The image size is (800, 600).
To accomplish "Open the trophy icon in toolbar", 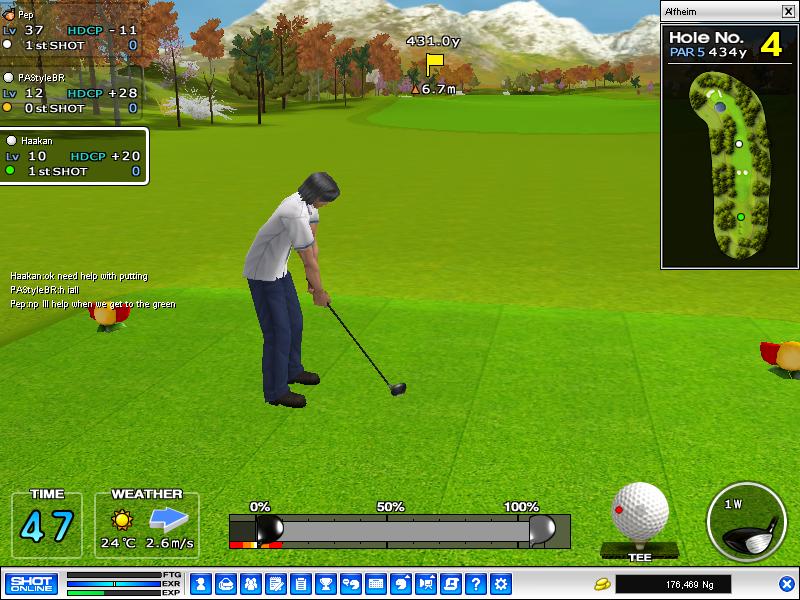I will 326,583.
